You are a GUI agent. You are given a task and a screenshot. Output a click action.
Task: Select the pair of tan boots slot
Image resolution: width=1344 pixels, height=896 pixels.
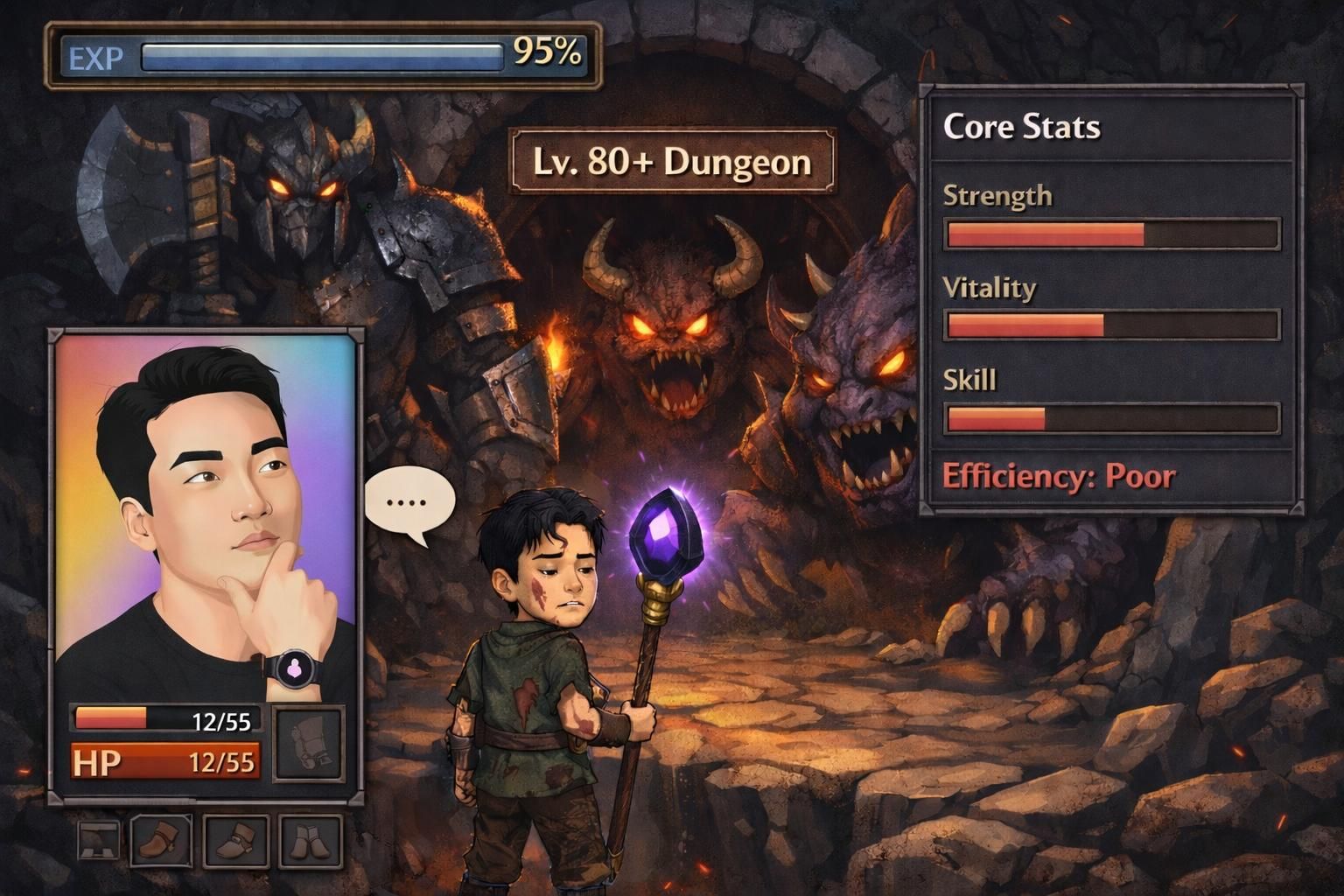pos(310,842)
